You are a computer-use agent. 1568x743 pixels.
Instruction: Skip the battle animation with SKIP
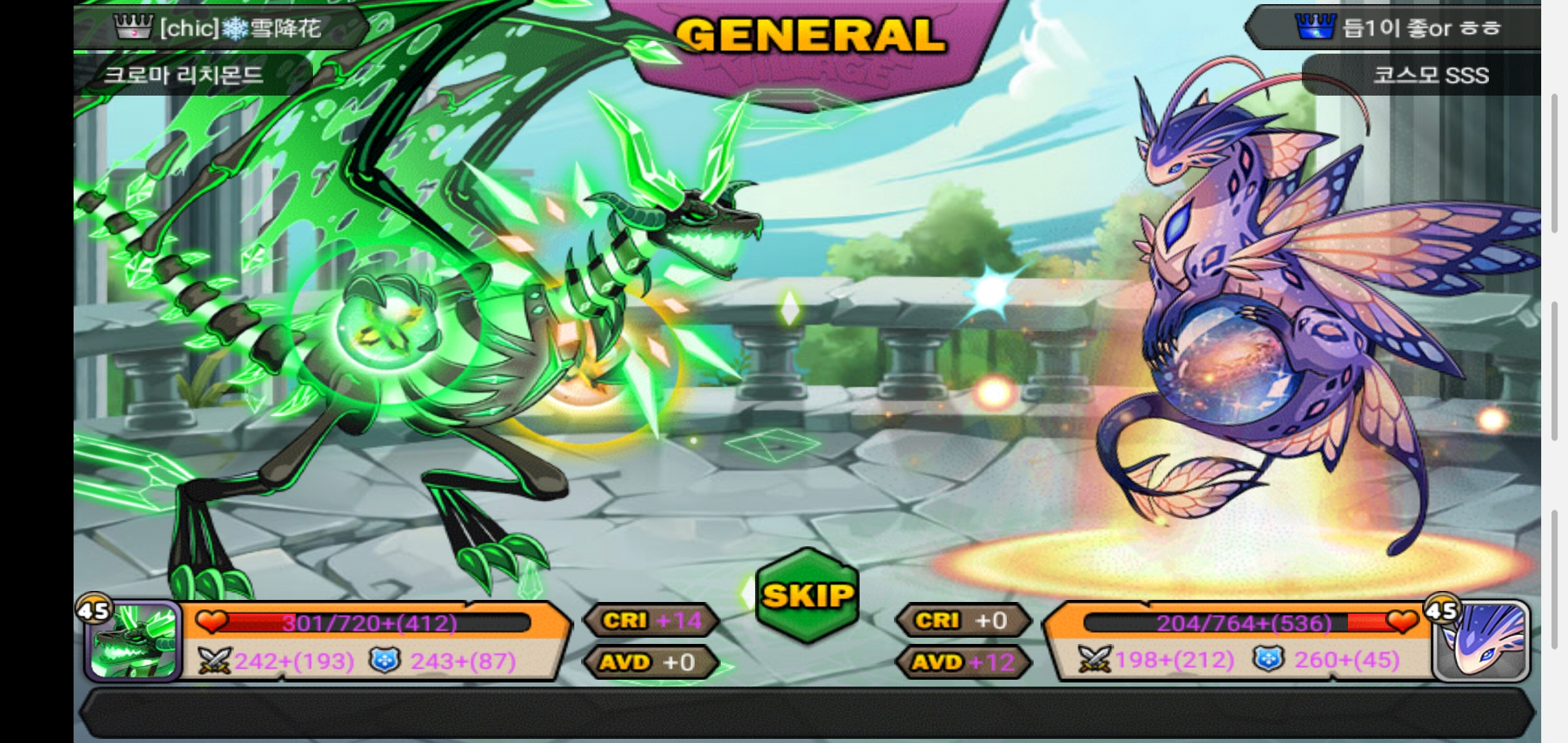[807, 596]
